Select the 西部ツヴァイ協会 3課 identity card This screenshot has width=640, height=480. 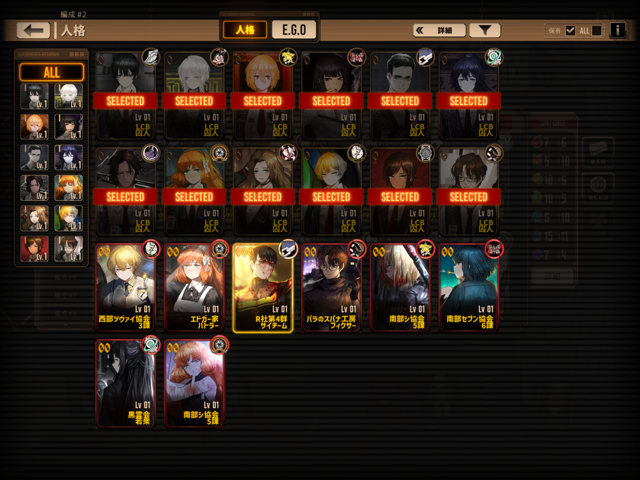pos(126,287)
